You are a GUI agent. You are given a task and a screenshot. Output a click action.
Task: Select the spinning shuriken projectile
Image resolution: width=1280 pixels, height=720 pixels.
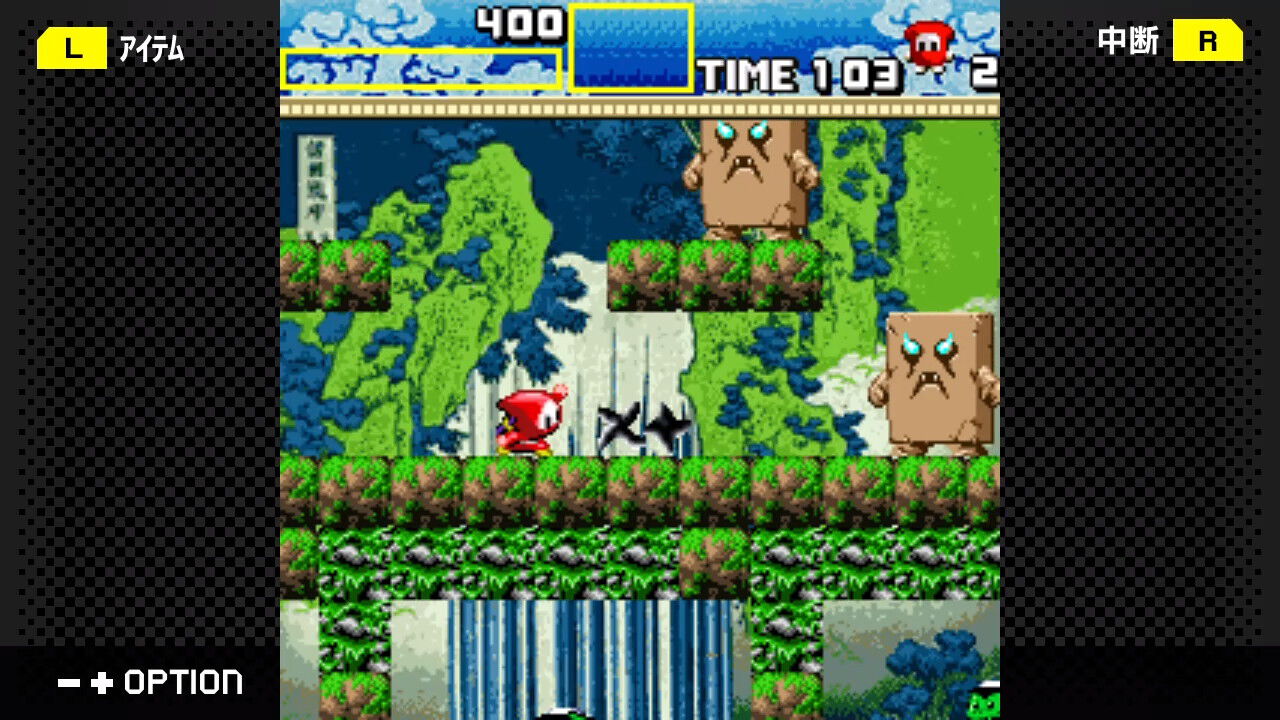[637, 425]
